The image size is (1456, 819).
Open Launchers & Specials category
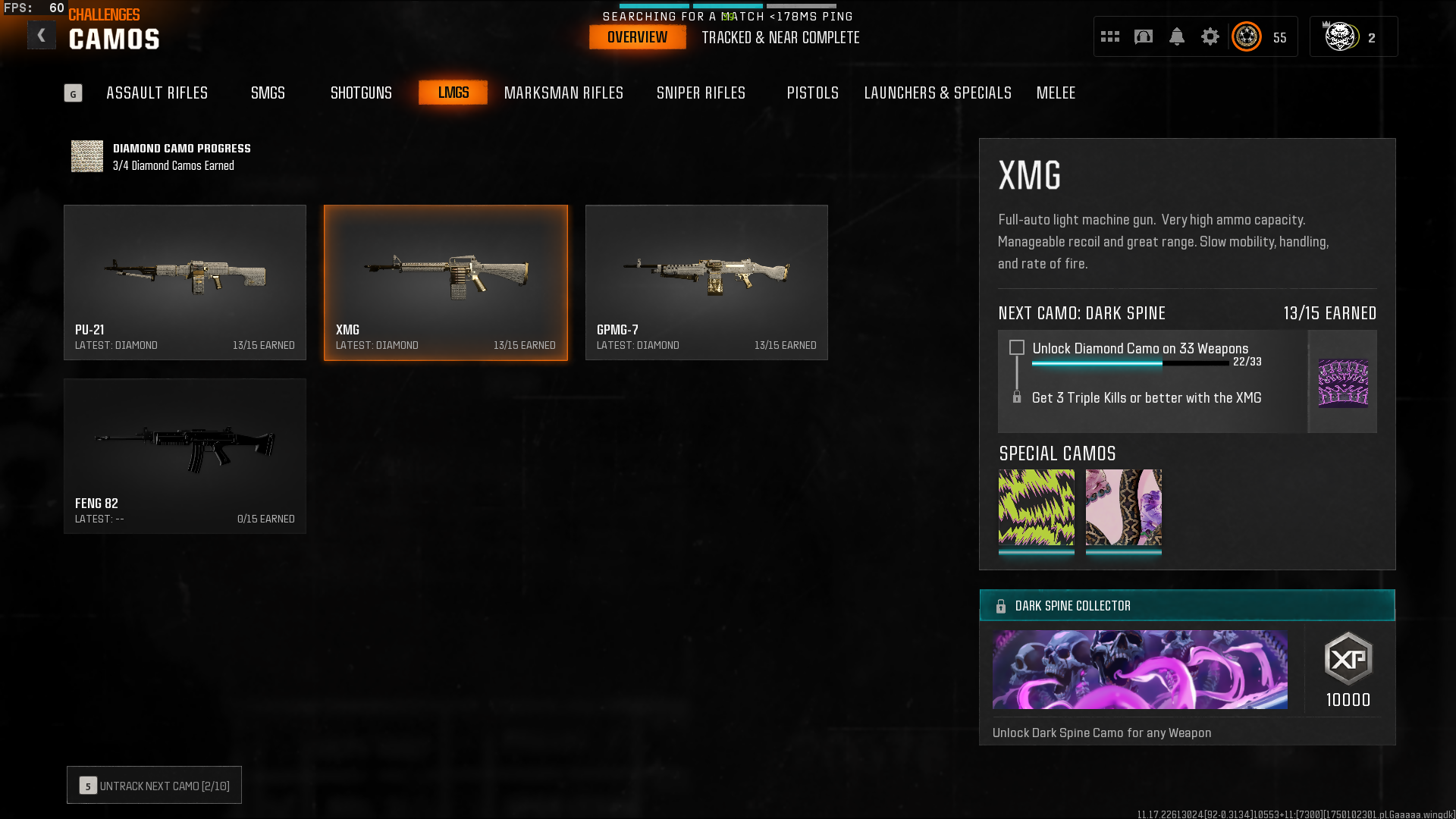[x=937, y=93]
